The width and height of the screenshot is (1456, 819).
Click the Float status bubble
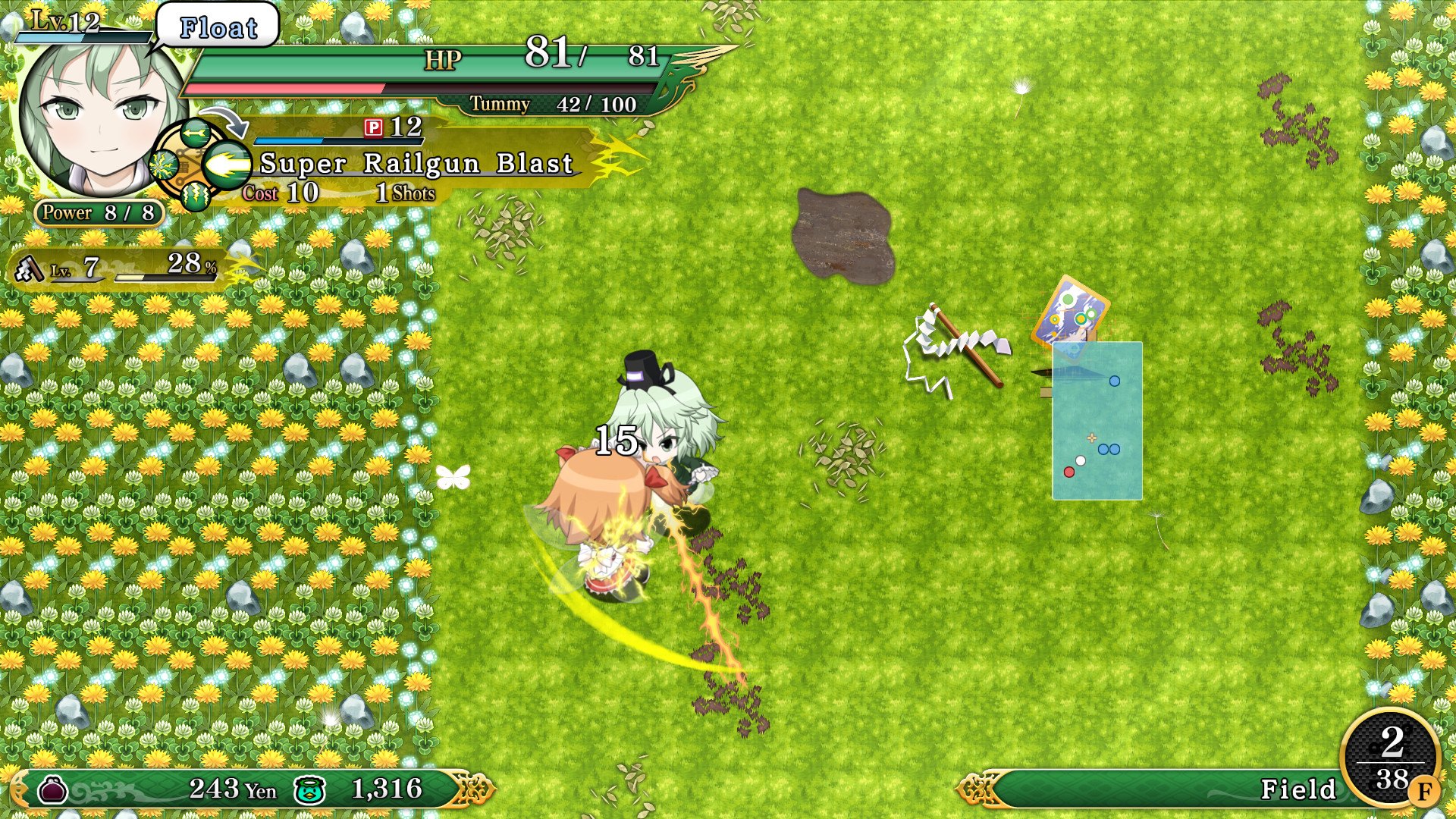pos(216,27)
